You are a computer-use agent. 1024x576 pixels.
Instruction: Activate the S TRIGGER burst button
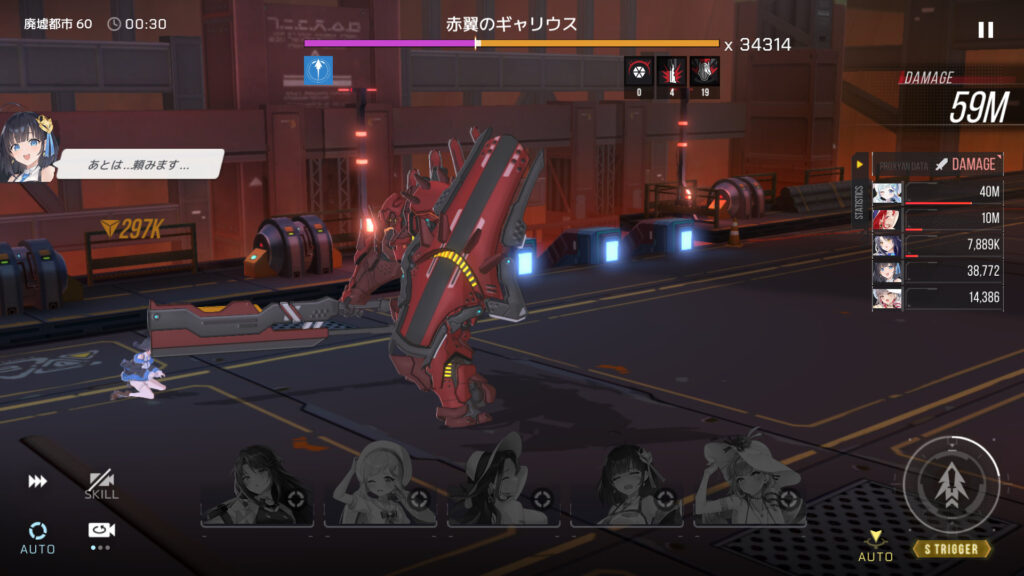click(x=951, y=485)
